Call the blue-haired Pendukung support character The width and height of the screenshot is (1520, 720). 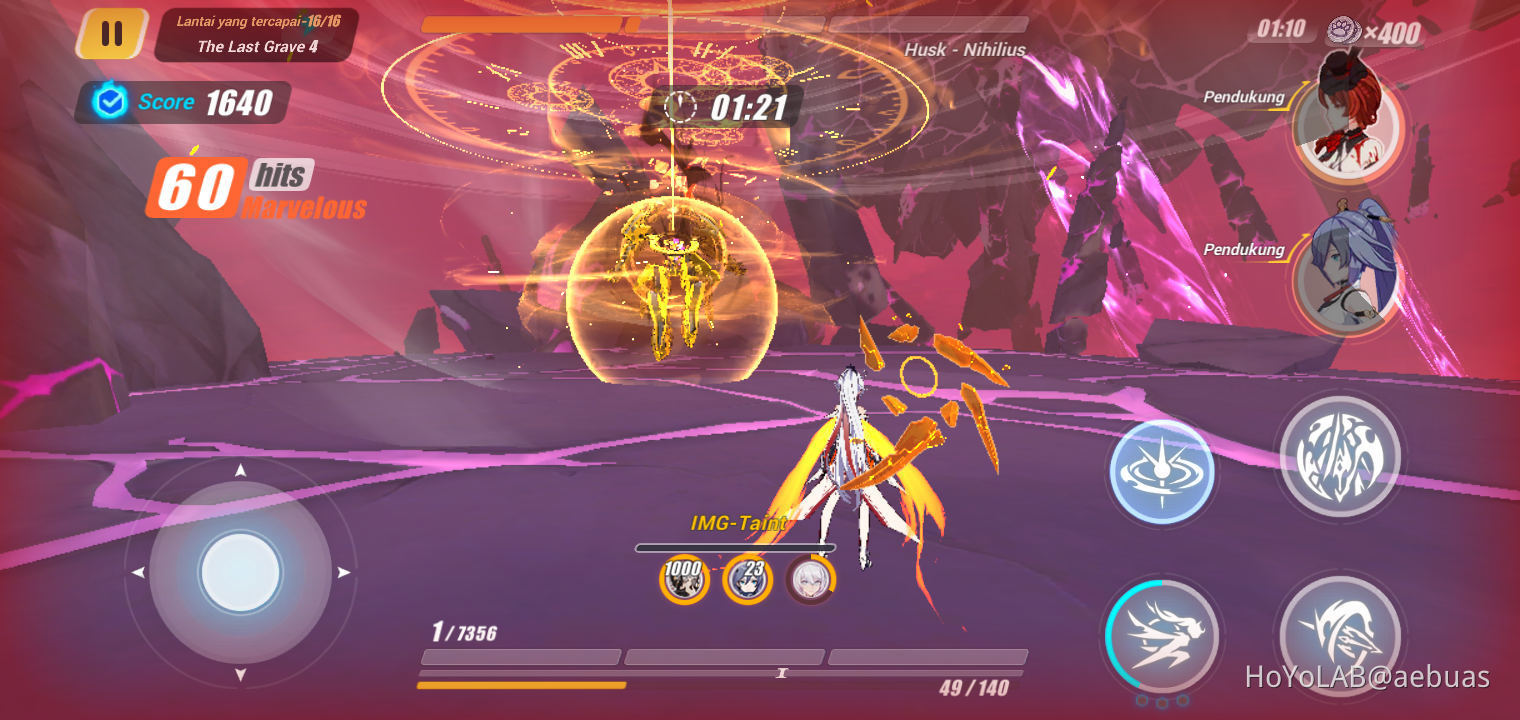(1352, 281)
